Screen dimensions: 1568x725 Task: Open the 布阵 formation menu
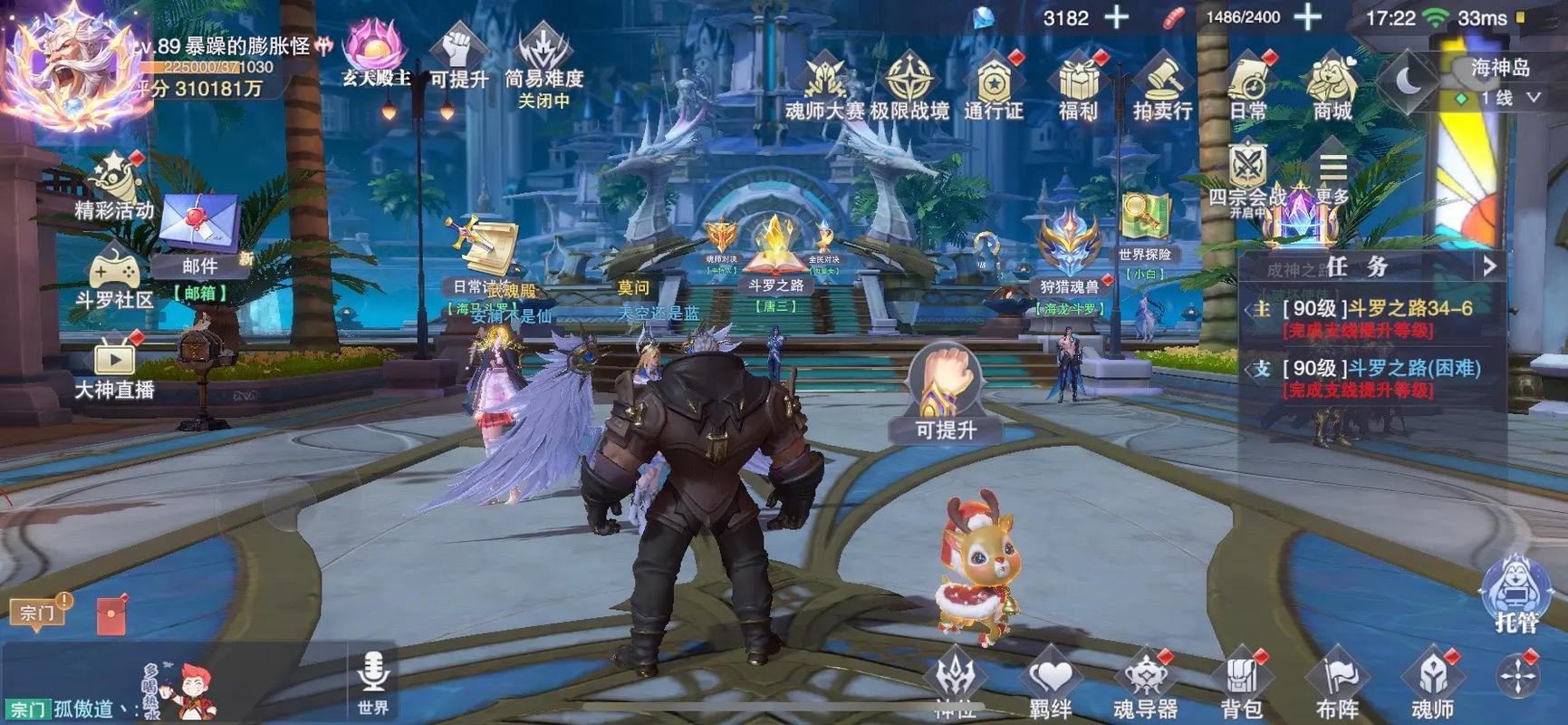pos(1338,685)
